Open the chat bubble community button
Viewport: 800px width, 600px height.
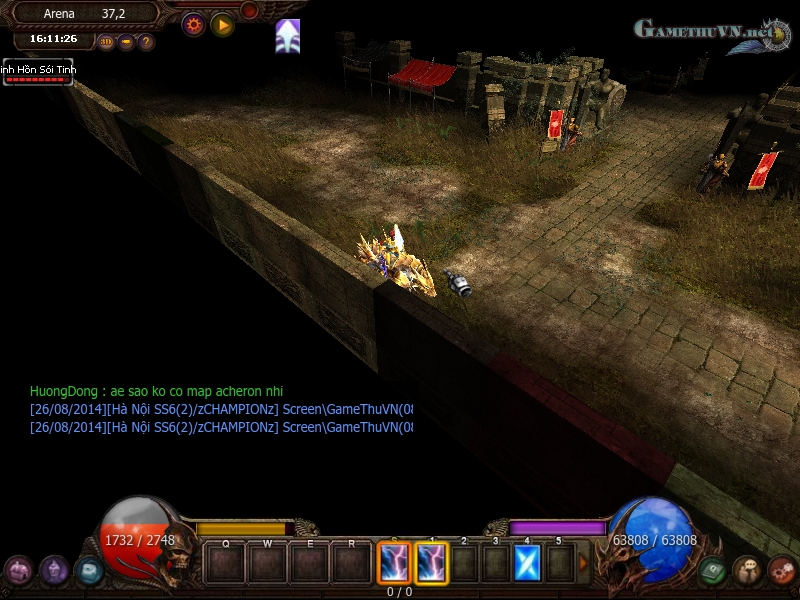click(x=747, y=570)
